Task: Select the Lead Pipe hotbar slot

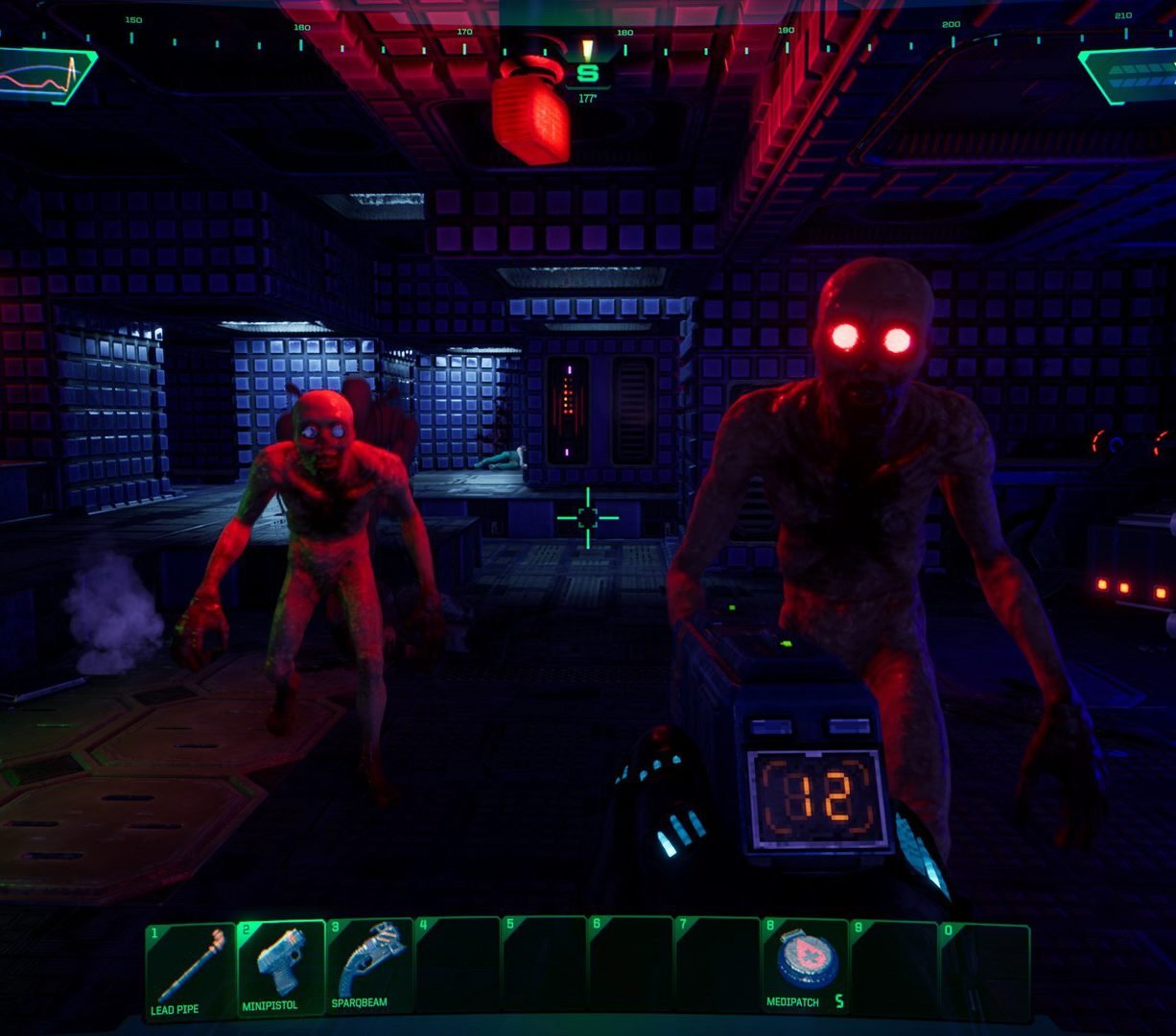Action: tap(190, 970)
